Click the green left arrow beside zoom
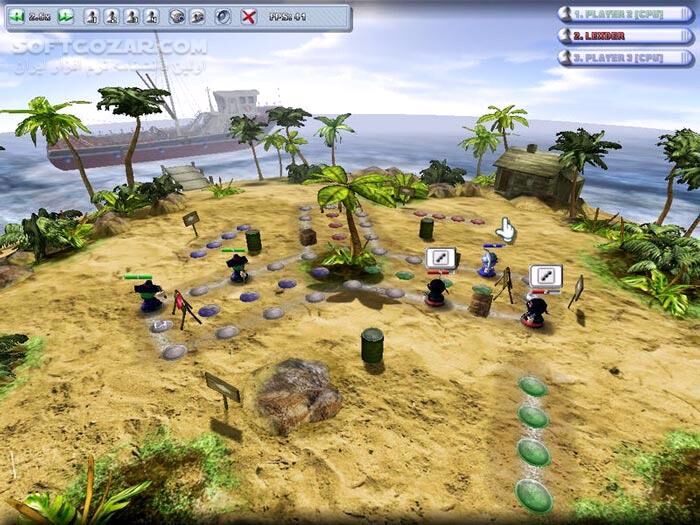Viewport: 700px width, 525px height. [x=16, y=17]
